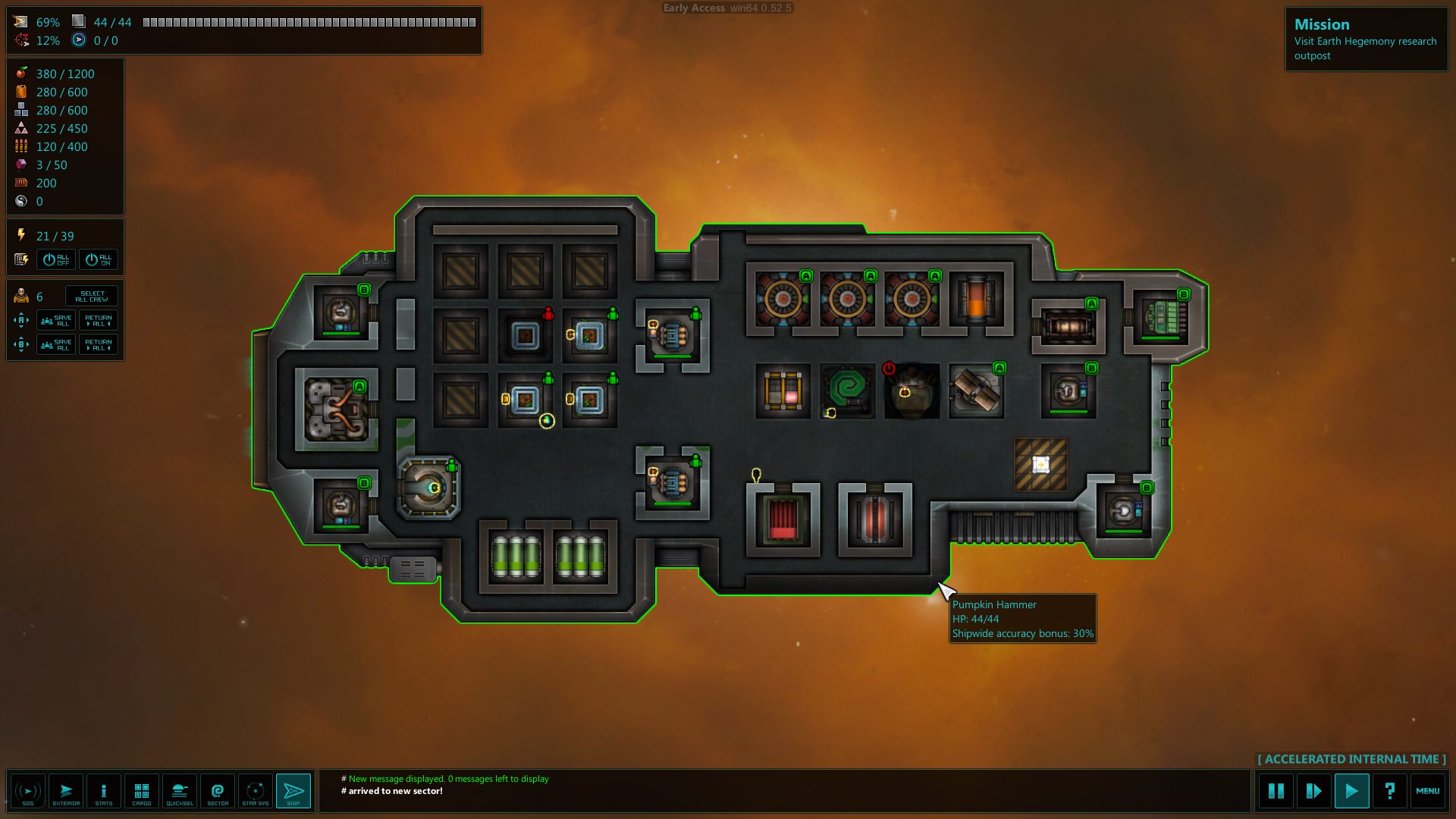Open the Stats panel
The width and height of the screenshot is (1456, 819).
104,792
